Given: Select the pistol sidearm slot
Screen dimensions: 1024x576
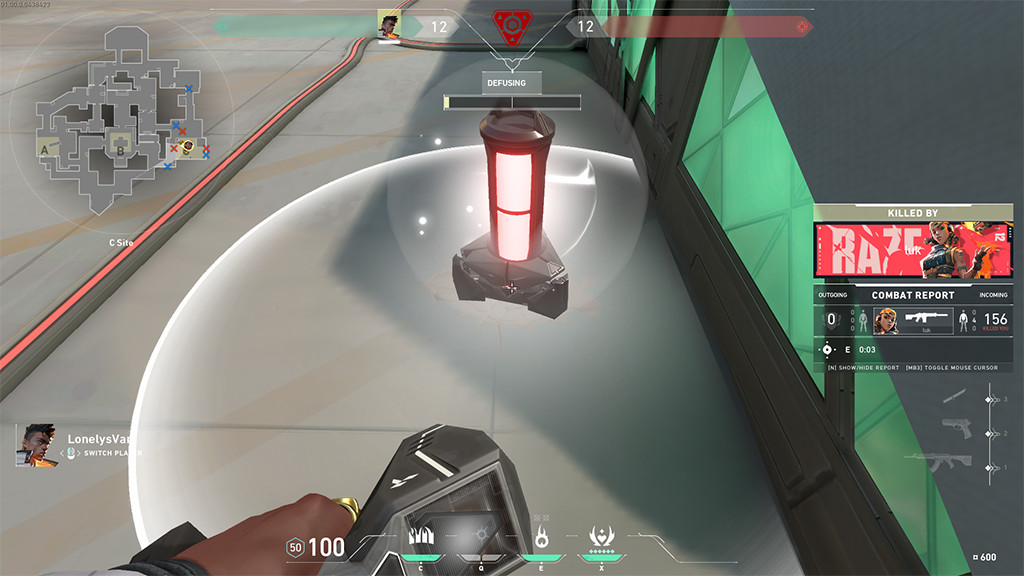Looking at the screenshot, I should [957, 433].
